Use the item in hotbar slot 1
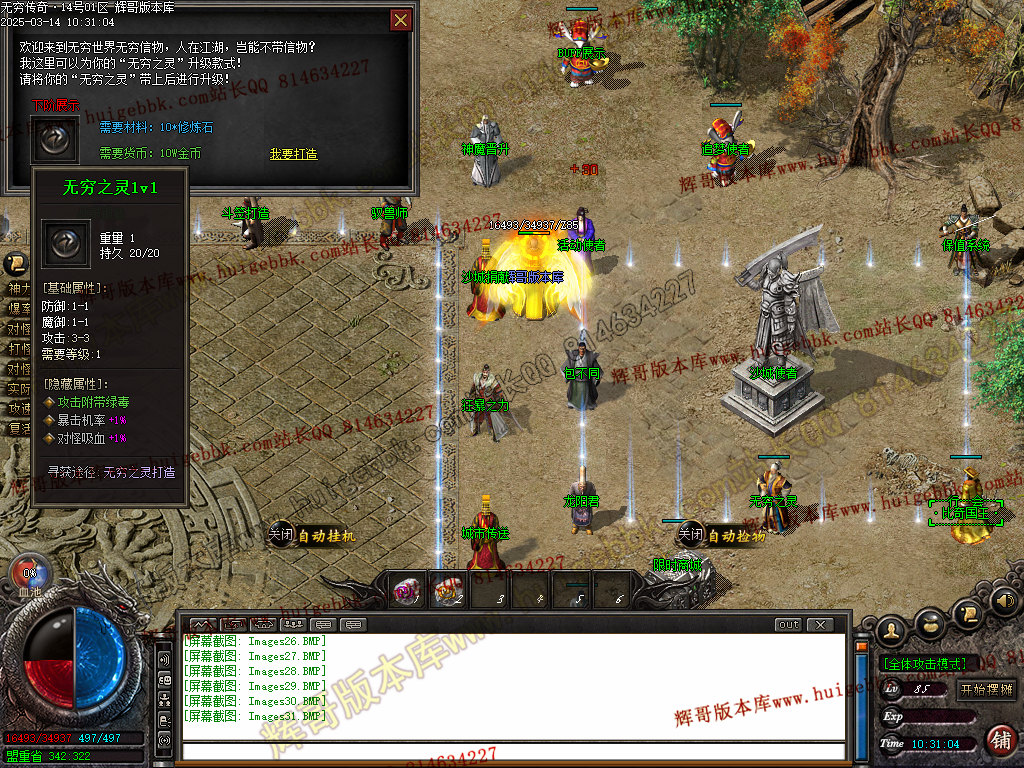The height and width of the screenshot is (768, 1024). click(x=405, y=593)
